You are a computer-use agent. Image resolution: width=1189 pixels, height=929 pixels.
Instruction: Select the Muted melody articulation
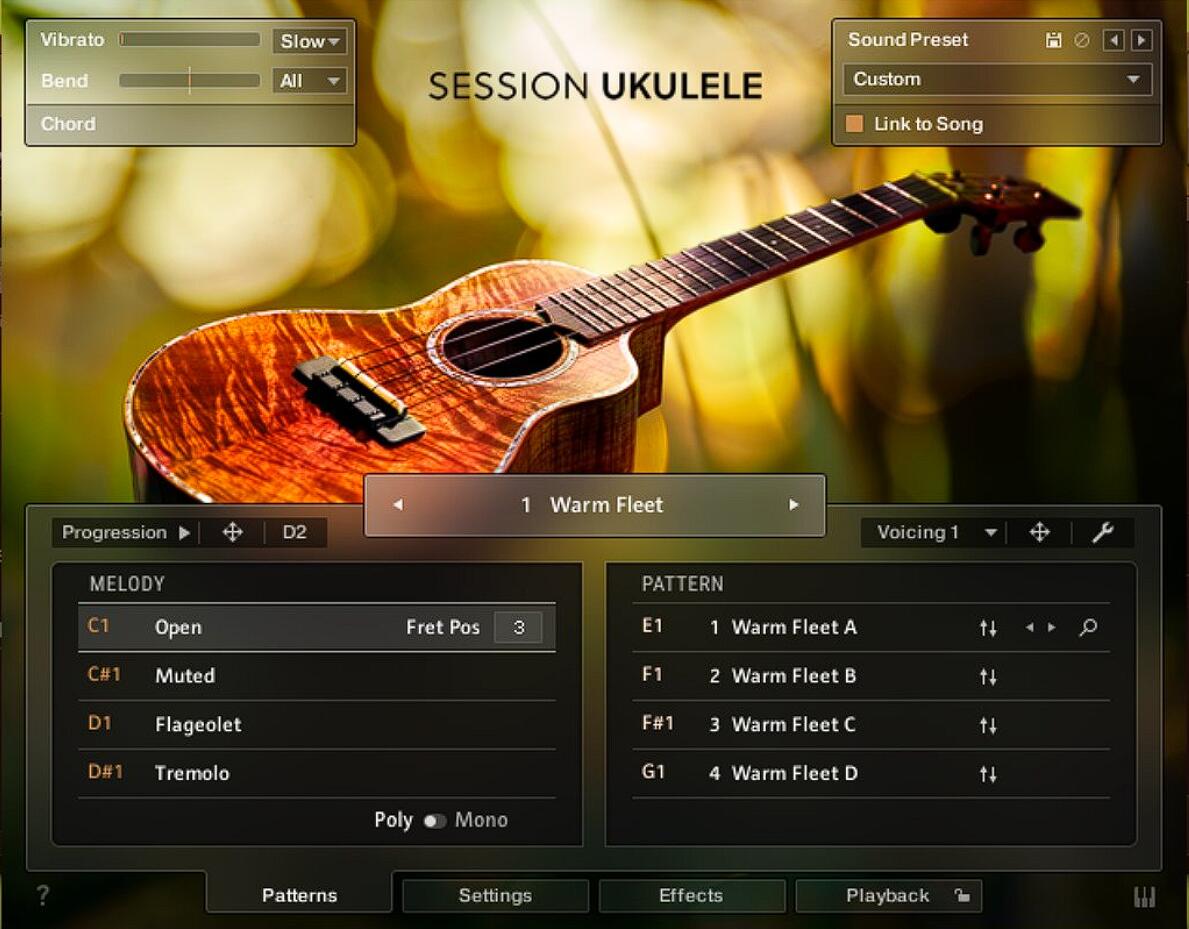[x=185, y=676]
